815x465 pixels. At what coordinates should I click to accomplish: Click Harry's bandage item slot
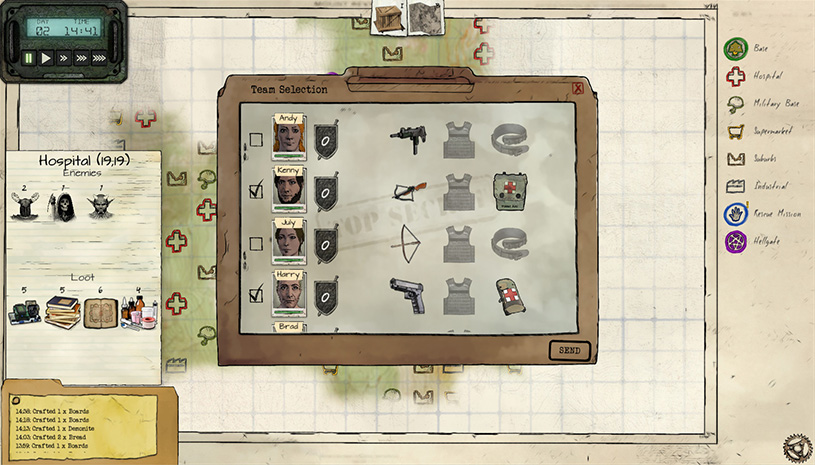(x=510, y=296)
